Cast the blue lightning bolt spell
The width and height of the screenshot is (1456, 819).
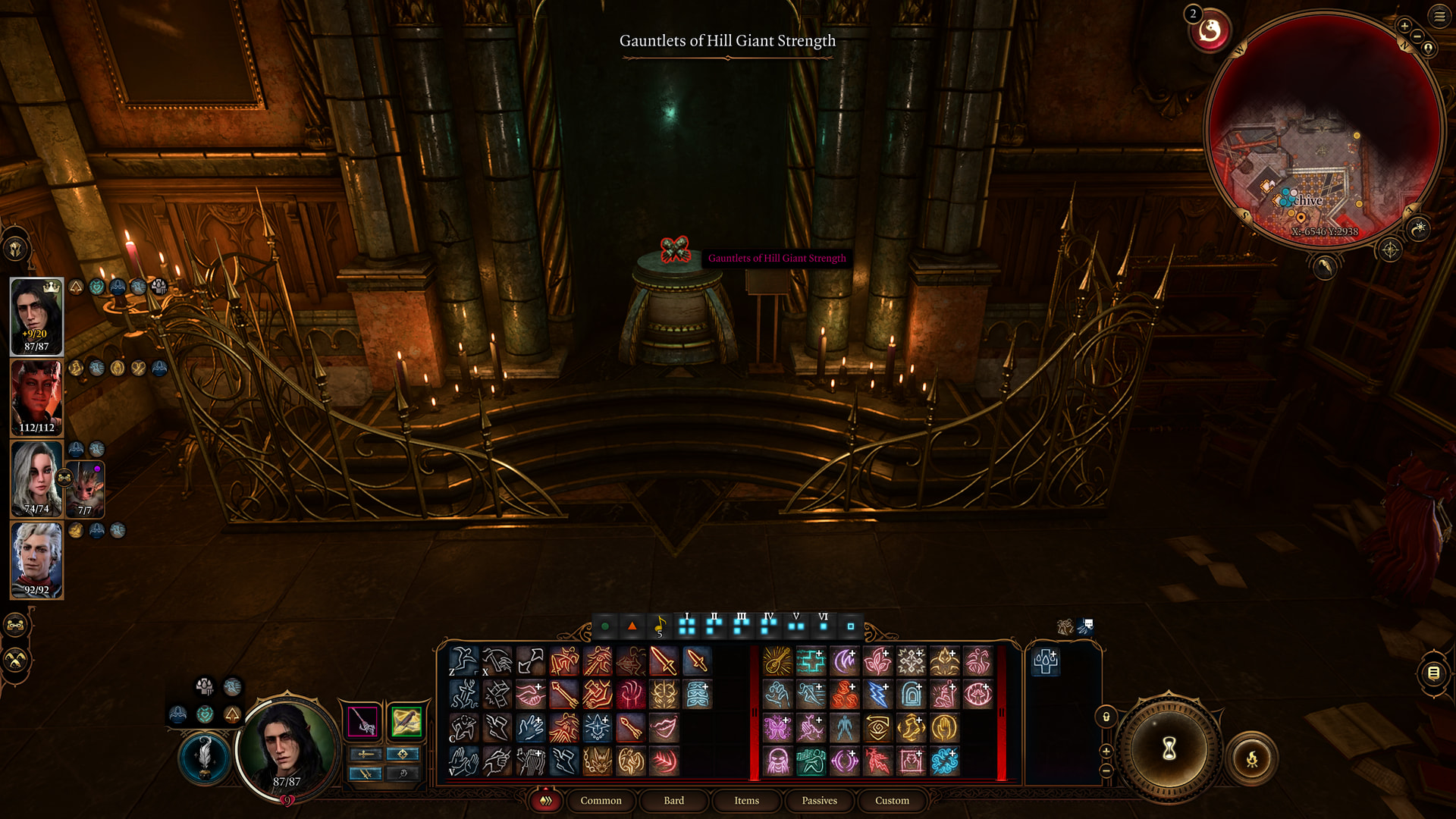tap(877, 695)
